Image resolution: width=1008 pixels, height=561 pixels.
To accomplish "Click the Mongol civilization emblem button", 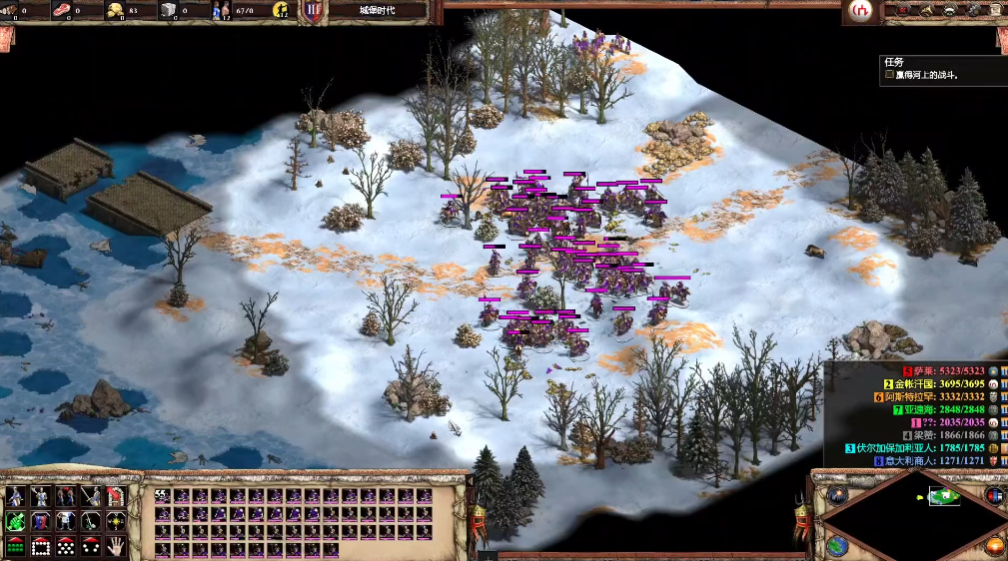I will coord(859,11).
